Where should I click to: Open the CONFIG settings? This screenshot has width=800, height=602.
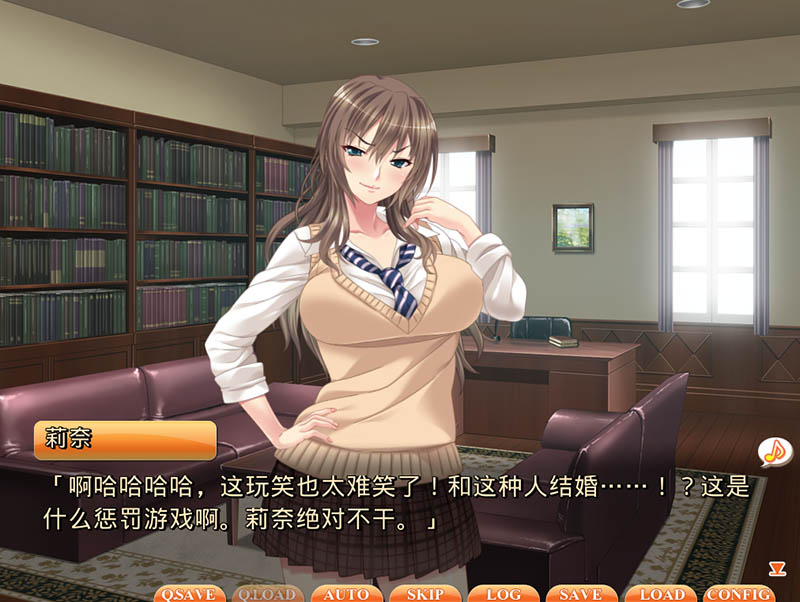(x=738, y=594)
